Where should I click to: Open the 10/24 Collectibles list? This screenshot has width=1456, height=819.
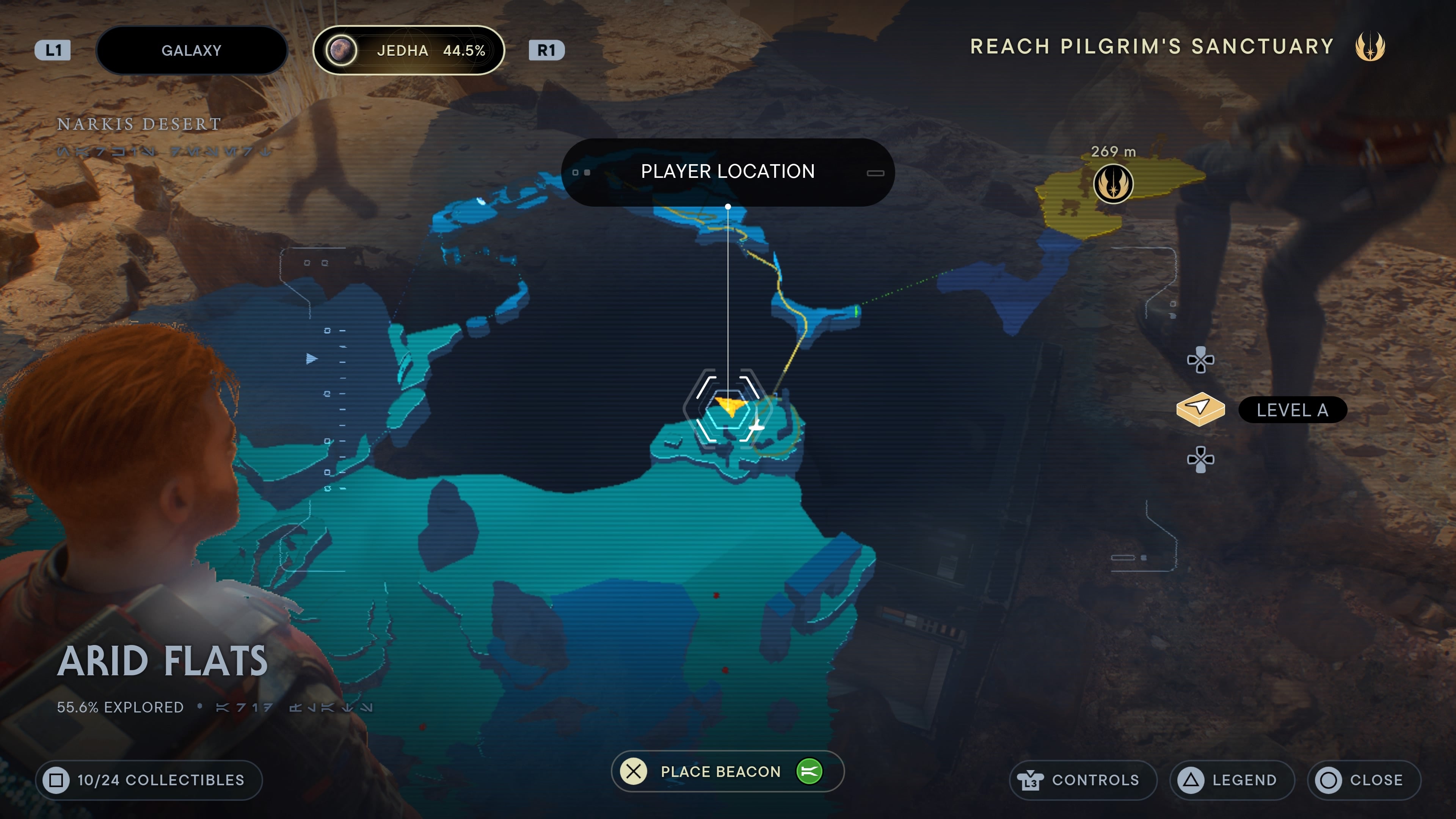pos(149,780)
